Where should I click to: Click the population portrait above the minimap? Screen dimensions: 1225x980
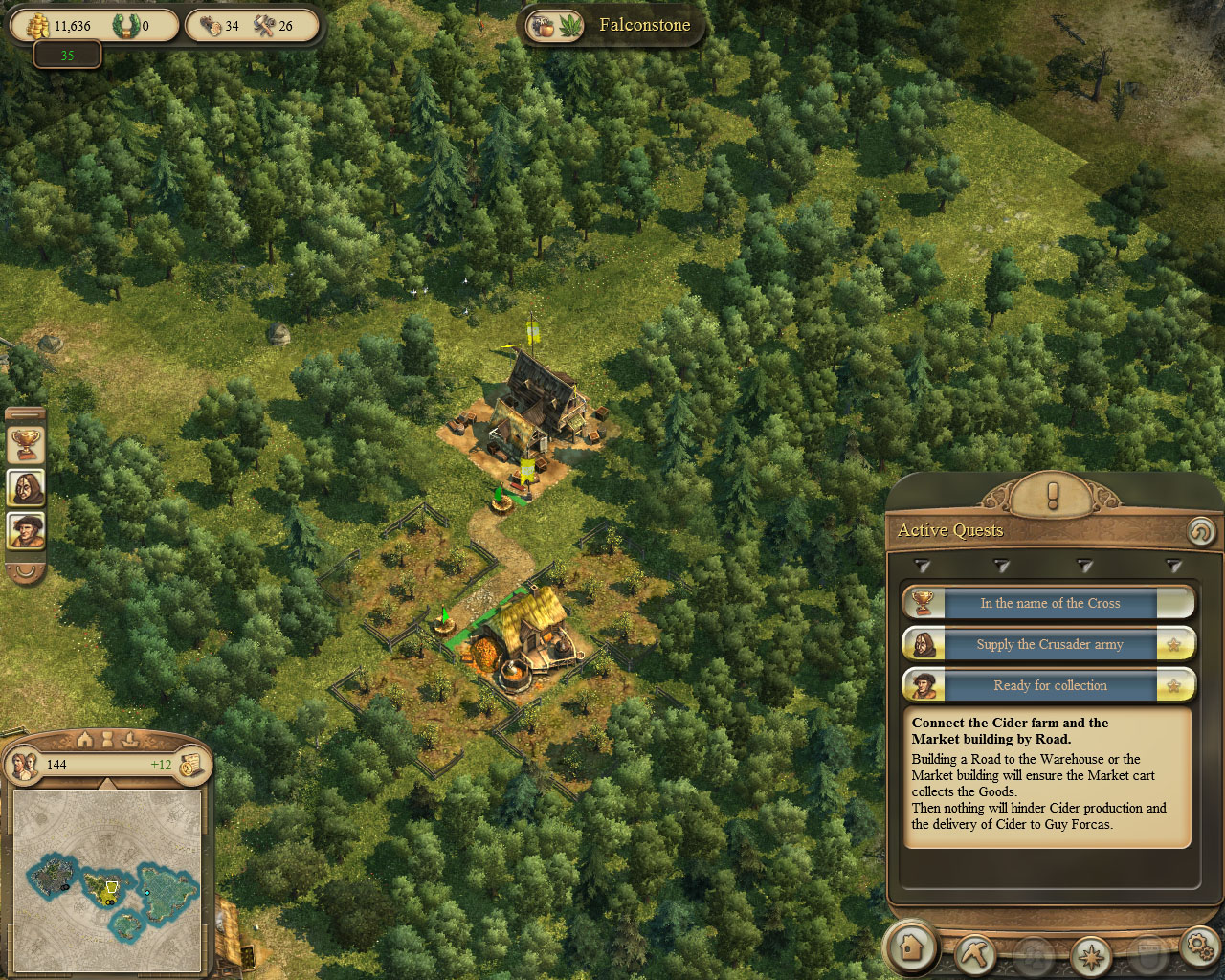[24, 765]
